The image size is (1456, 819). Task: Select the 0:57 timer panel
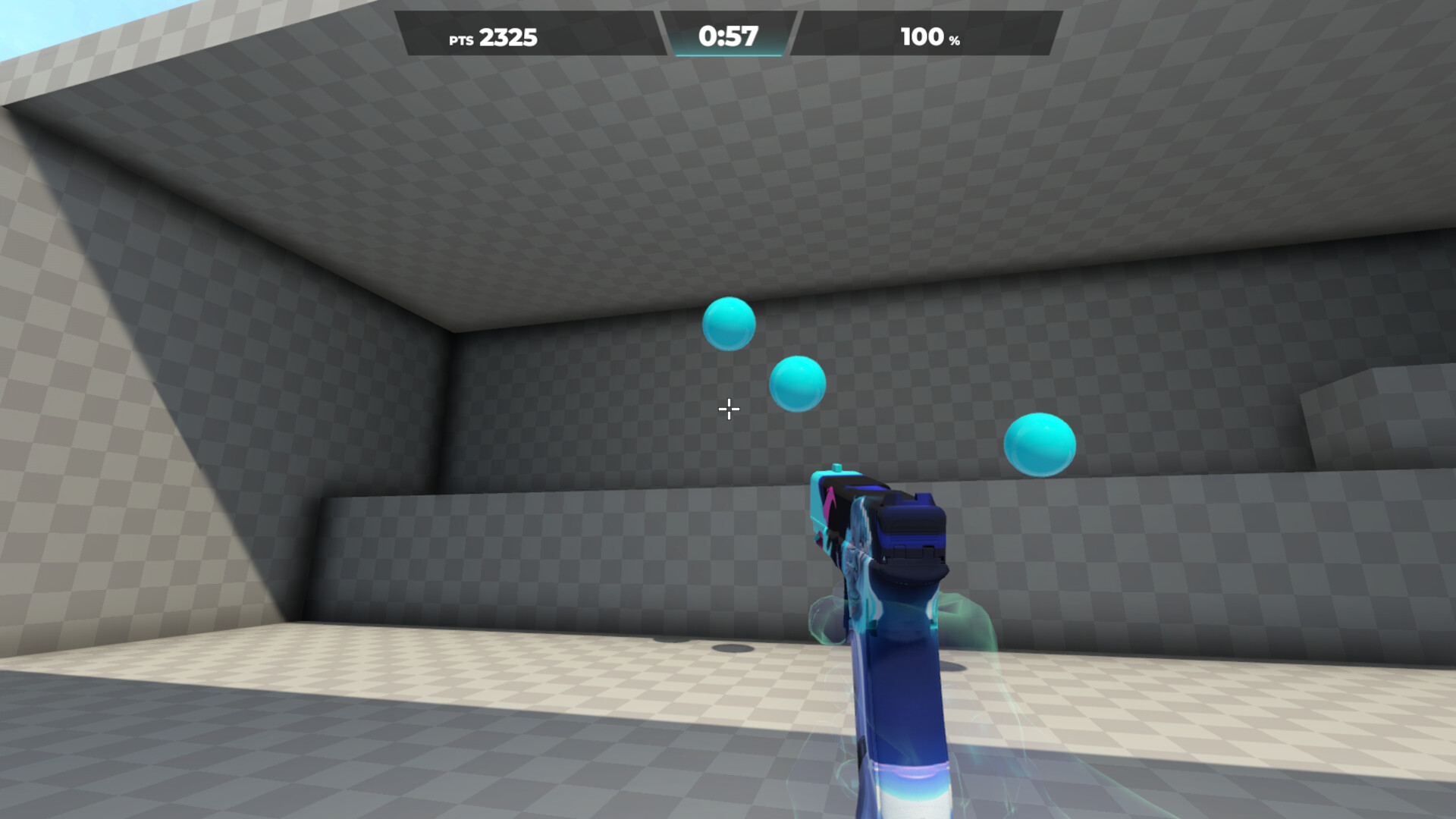coord(729,35)
